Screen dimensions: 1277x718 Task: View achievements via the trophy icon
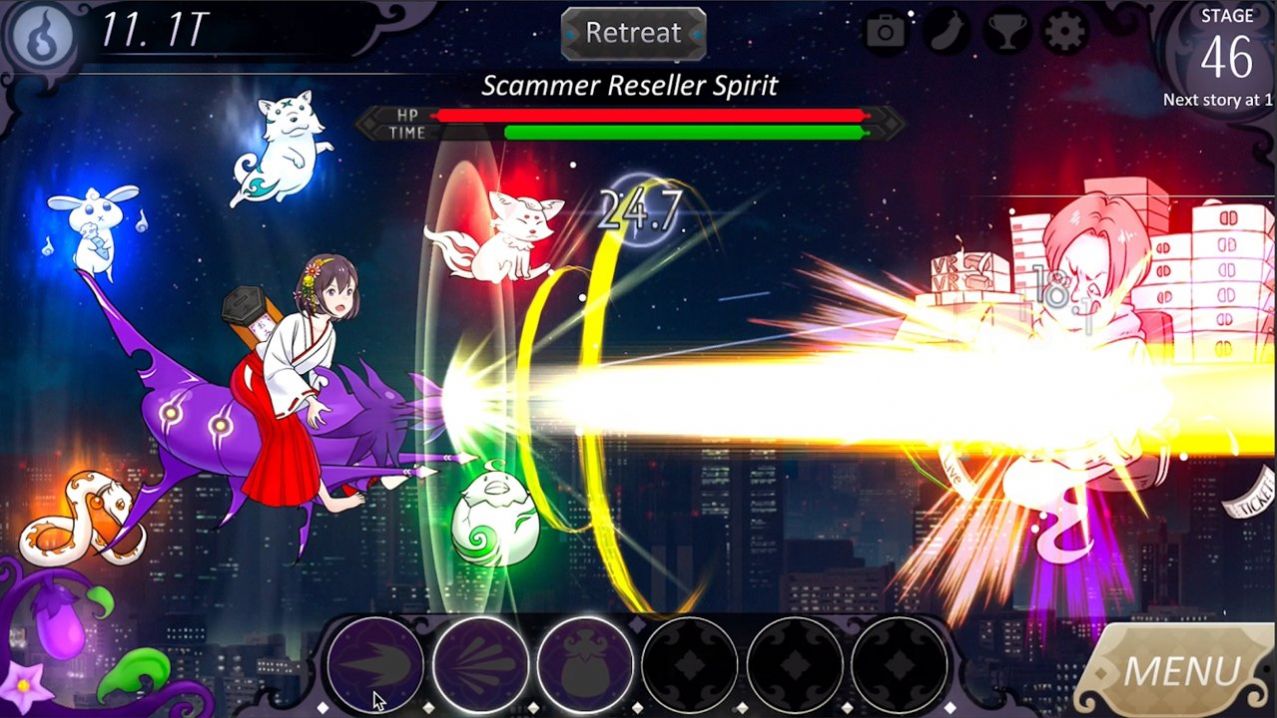[x=1007, y=33]
